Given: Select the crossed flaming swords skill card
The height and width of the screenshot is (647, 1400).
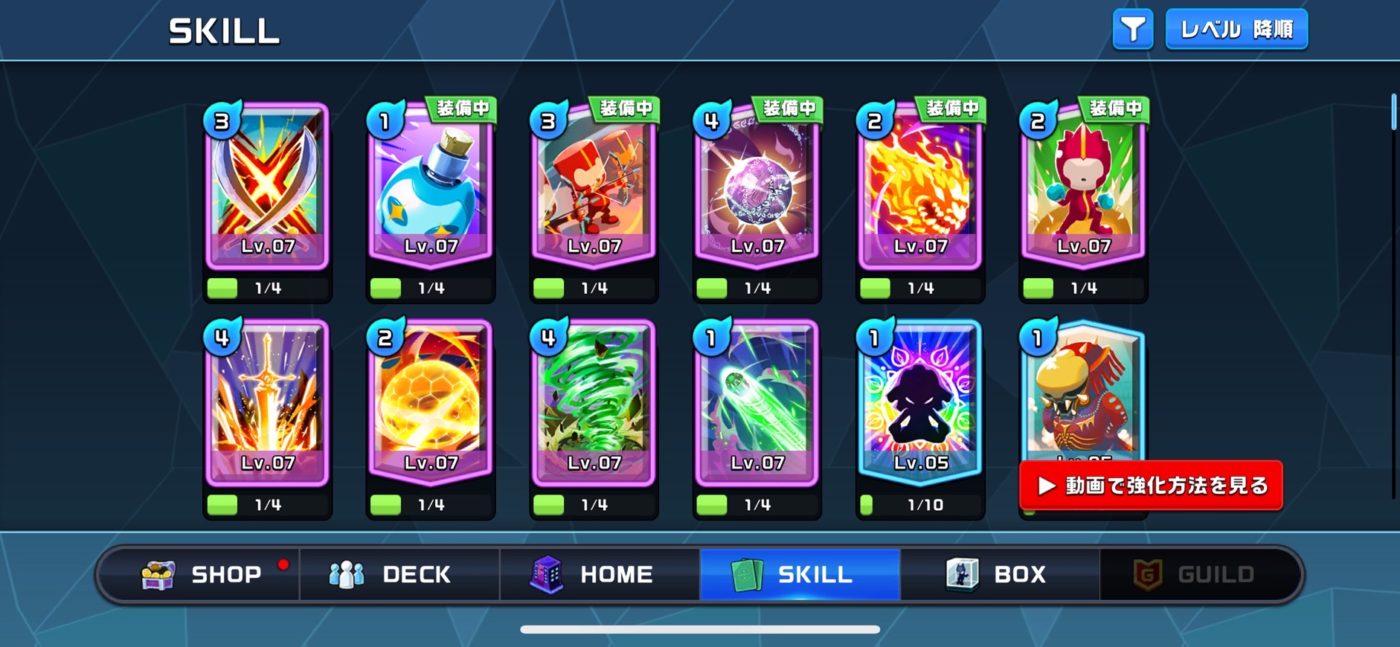Looking at the screenshot, I should coord(267,187).
